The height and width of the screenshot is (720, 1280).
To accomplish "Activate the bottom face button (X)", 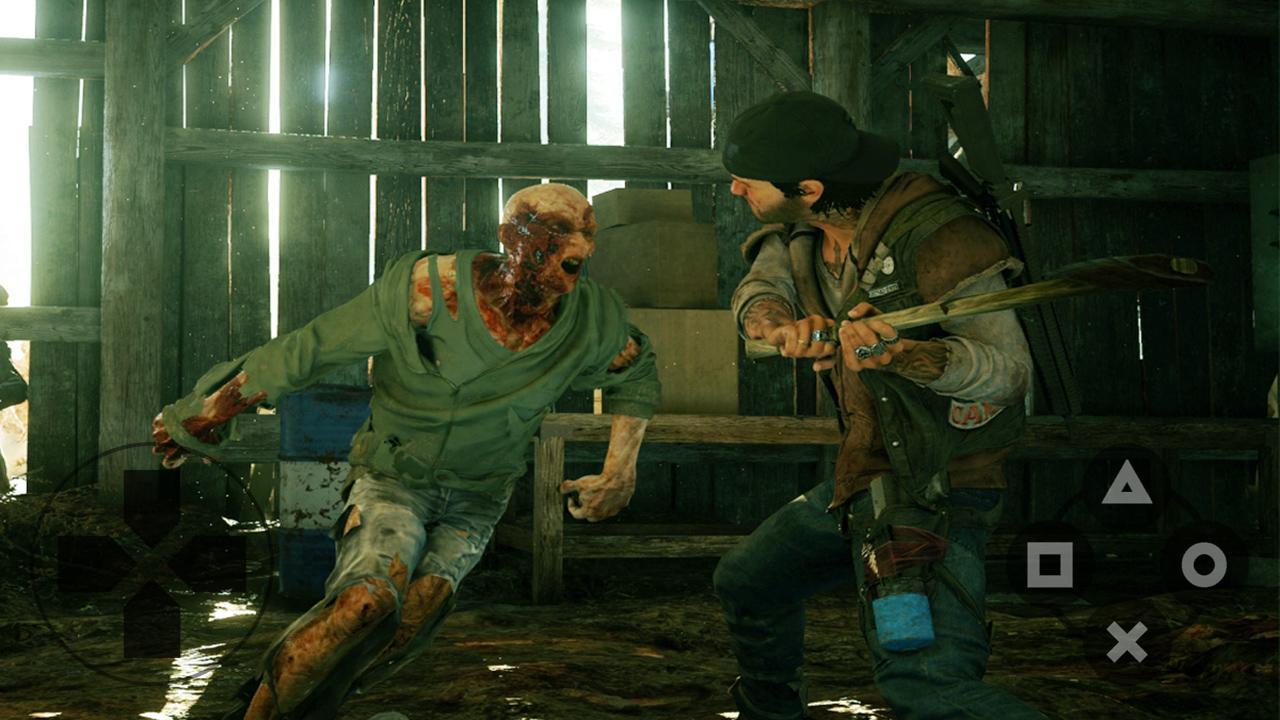I will [x=1127, y=640].
